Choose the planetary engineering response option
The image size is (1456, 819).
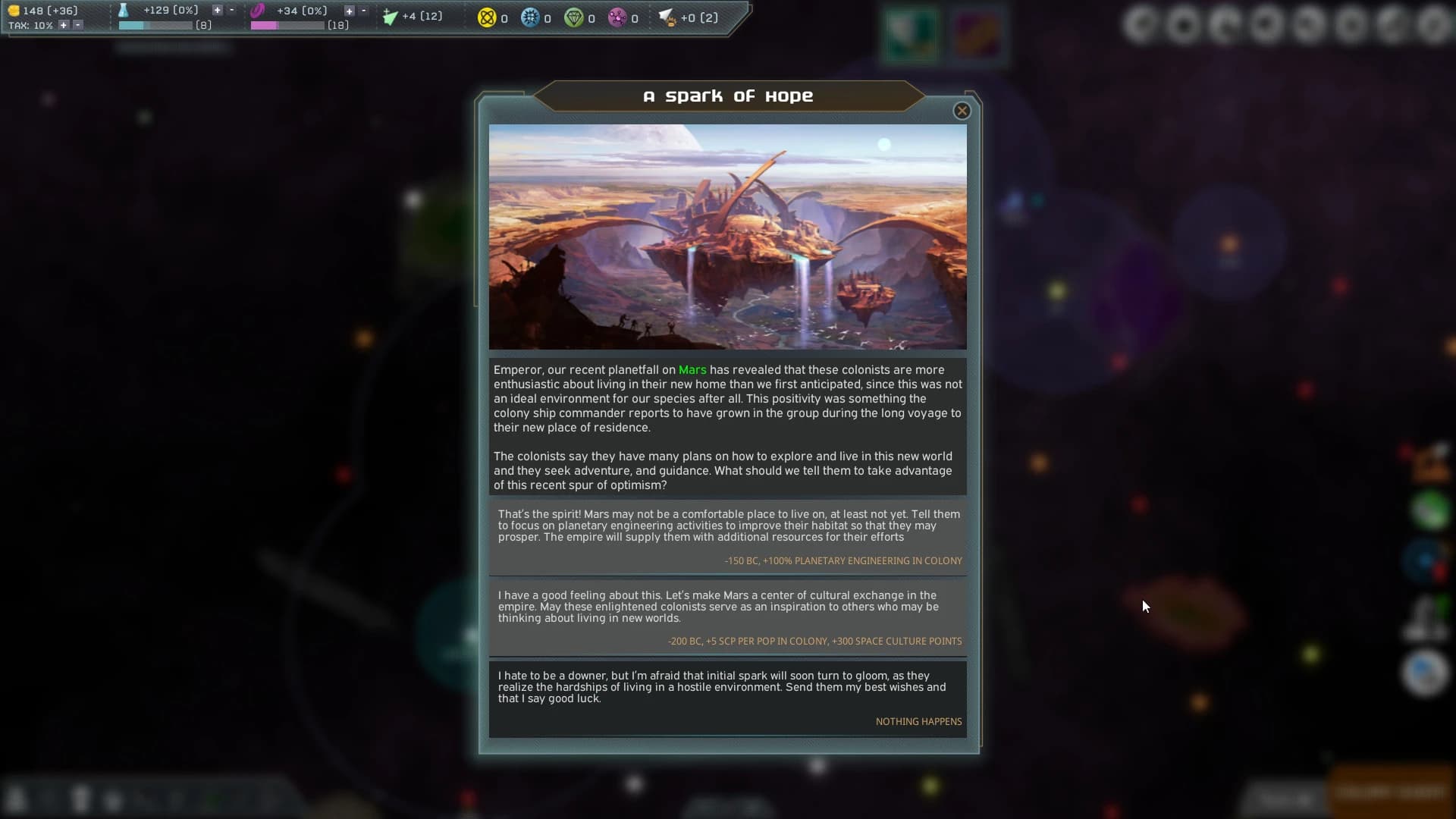(726, 535)
